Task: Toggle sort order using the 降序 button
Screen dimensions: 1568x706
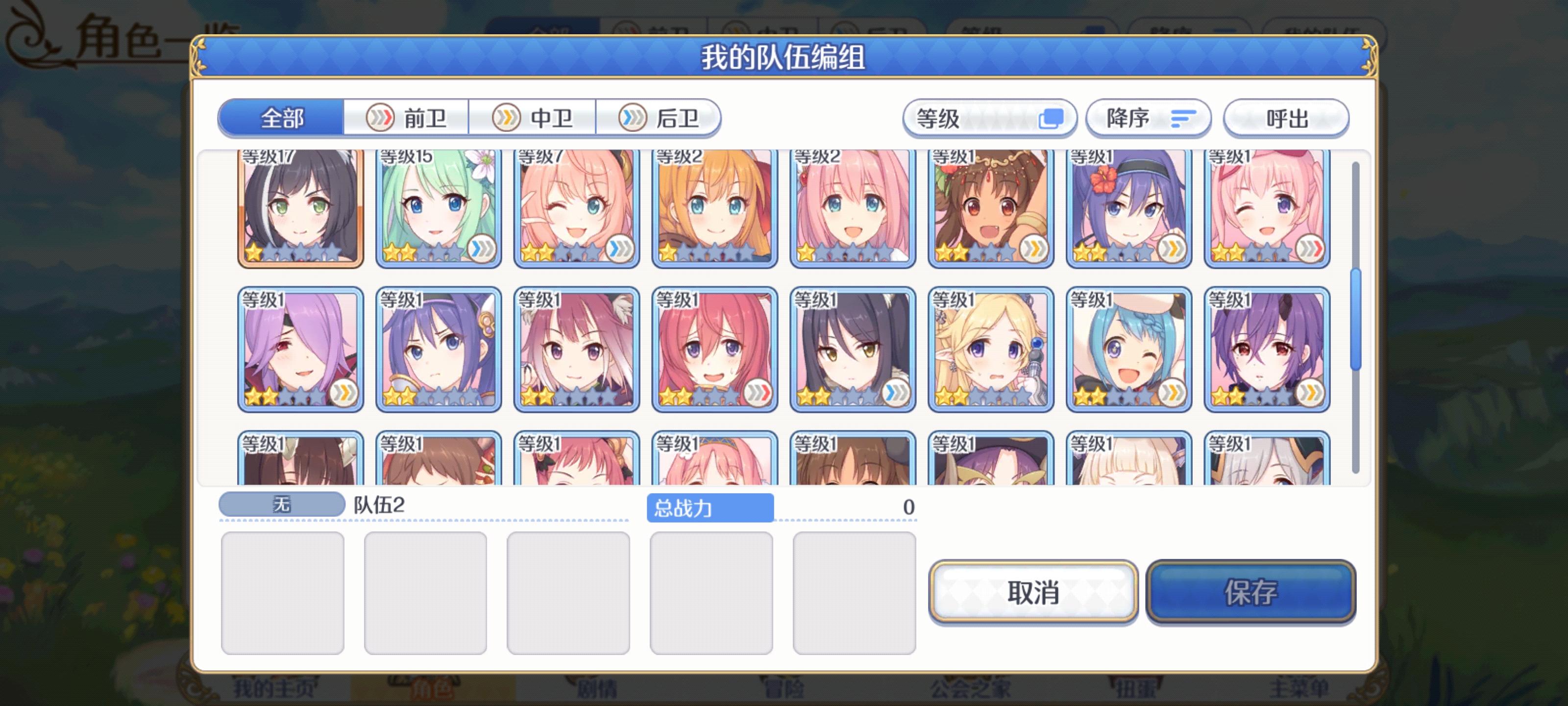Action: tap(1148, 119)
